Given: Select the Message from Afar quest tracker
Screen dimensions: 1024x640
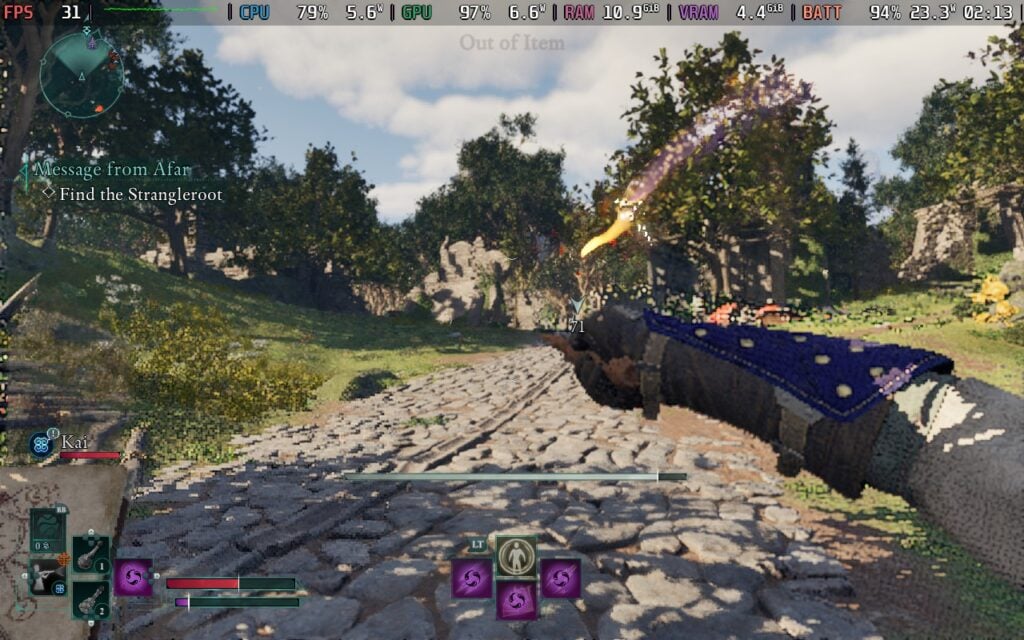Looking at the screenshot, I should (112, 170).
